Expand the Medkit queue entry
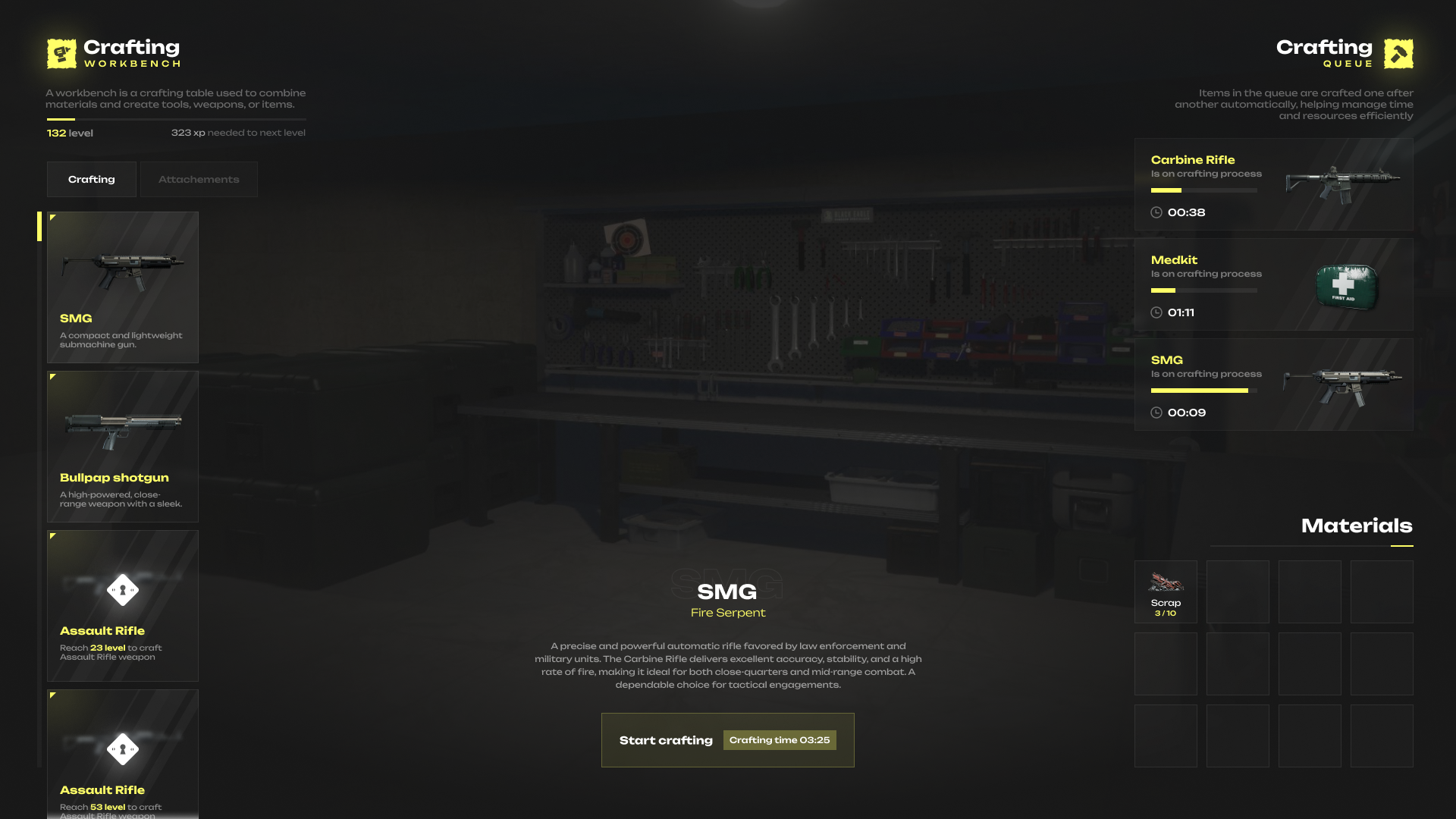The height and width of the screenshot is (819, 1456). 1274,284
